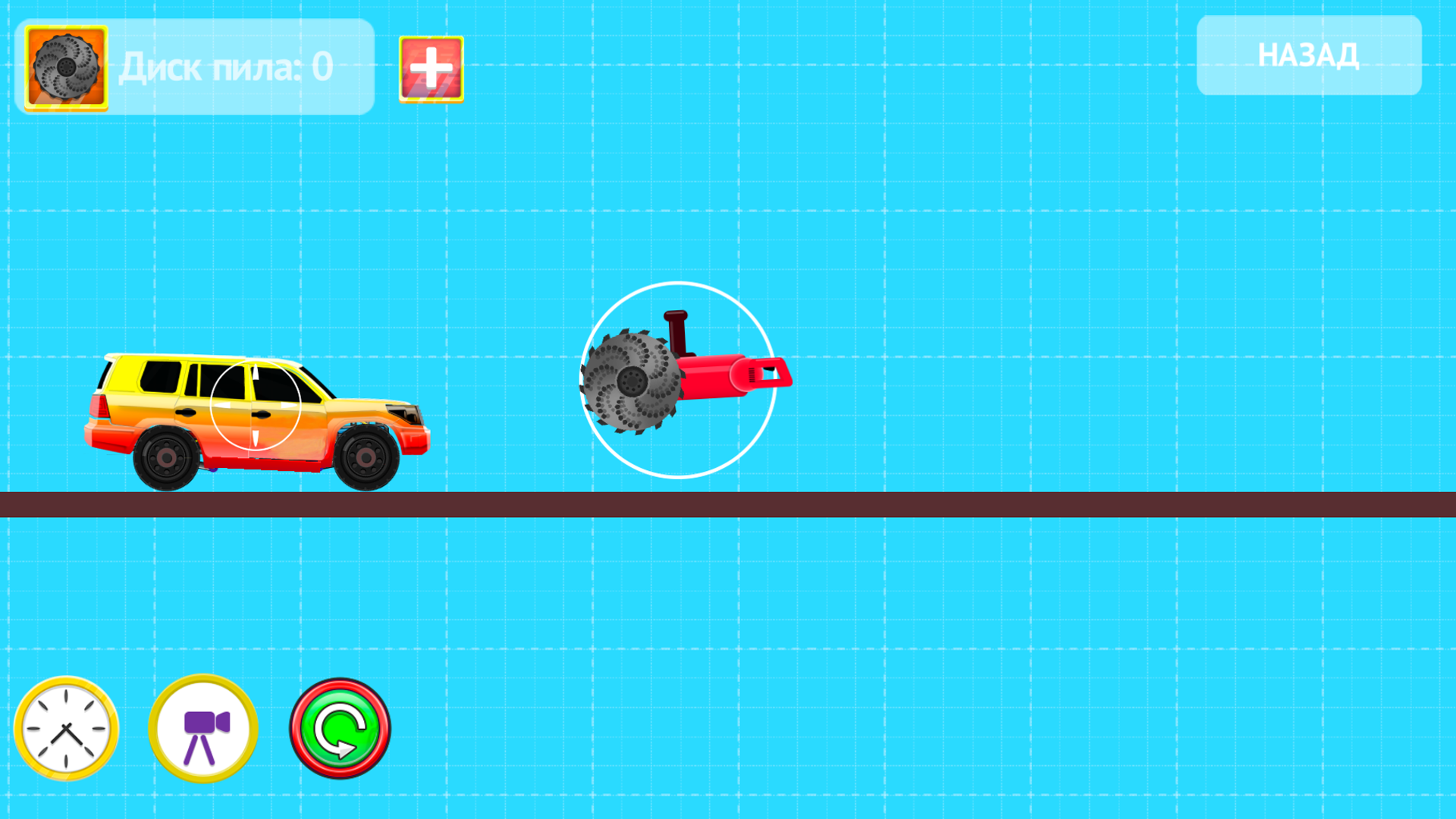Click the restart level button
This screenshot has width=1456, height=819.
[x=340, y=726]
